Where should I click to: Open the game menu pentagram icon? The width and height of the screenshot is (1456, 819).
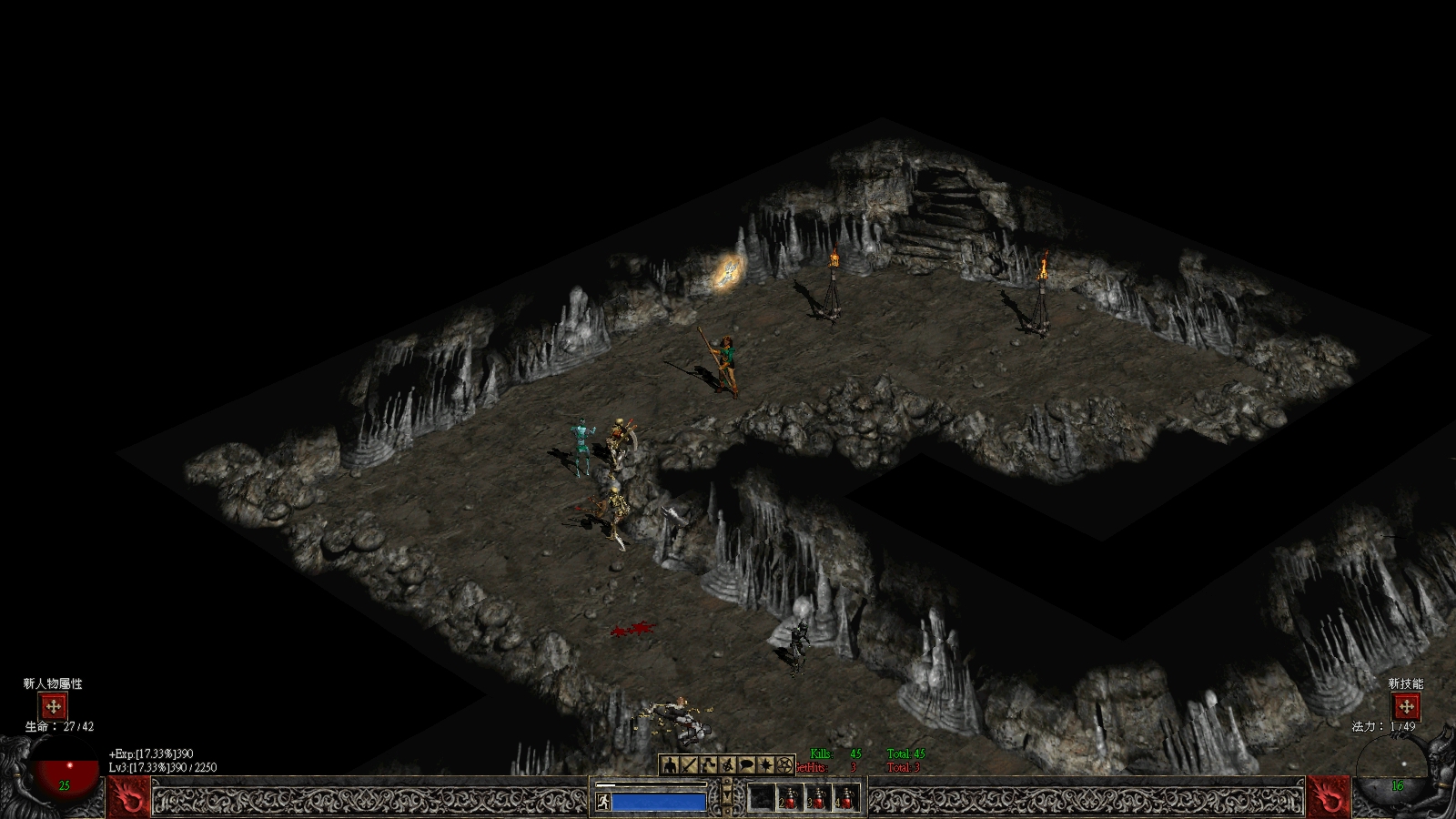784,765
